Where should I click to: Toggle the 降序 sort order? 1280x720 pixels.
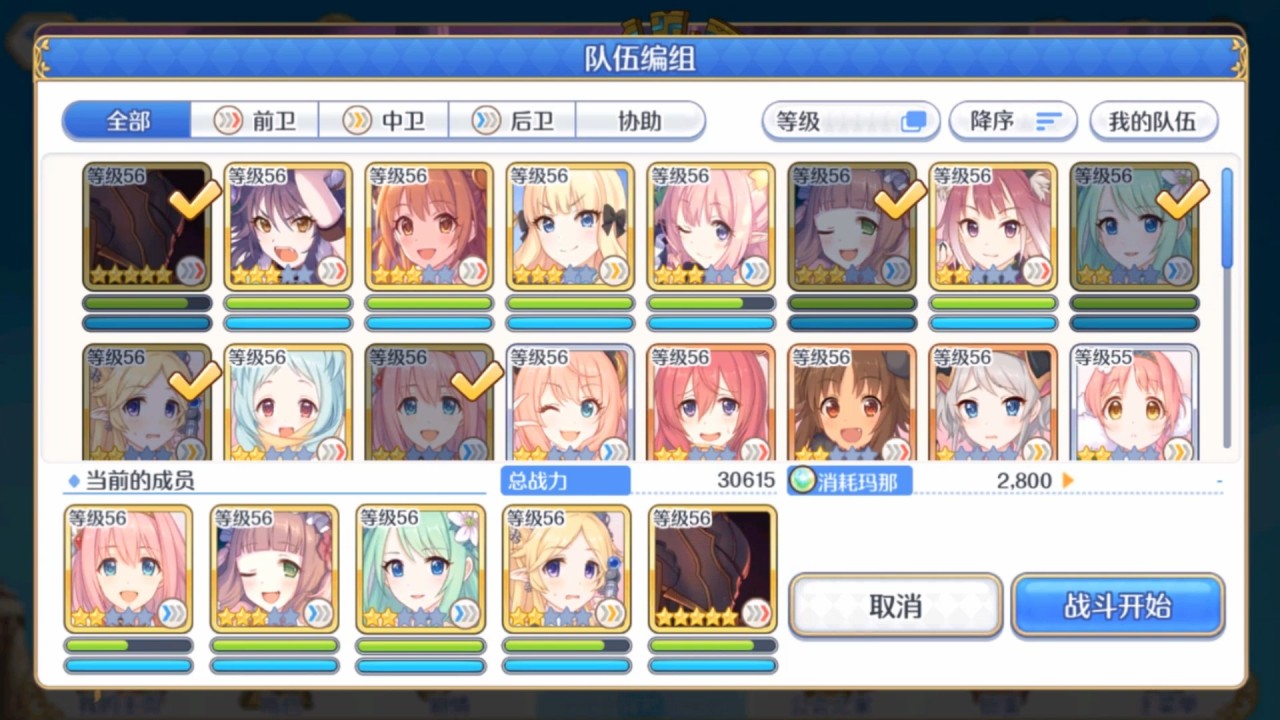1013,121
